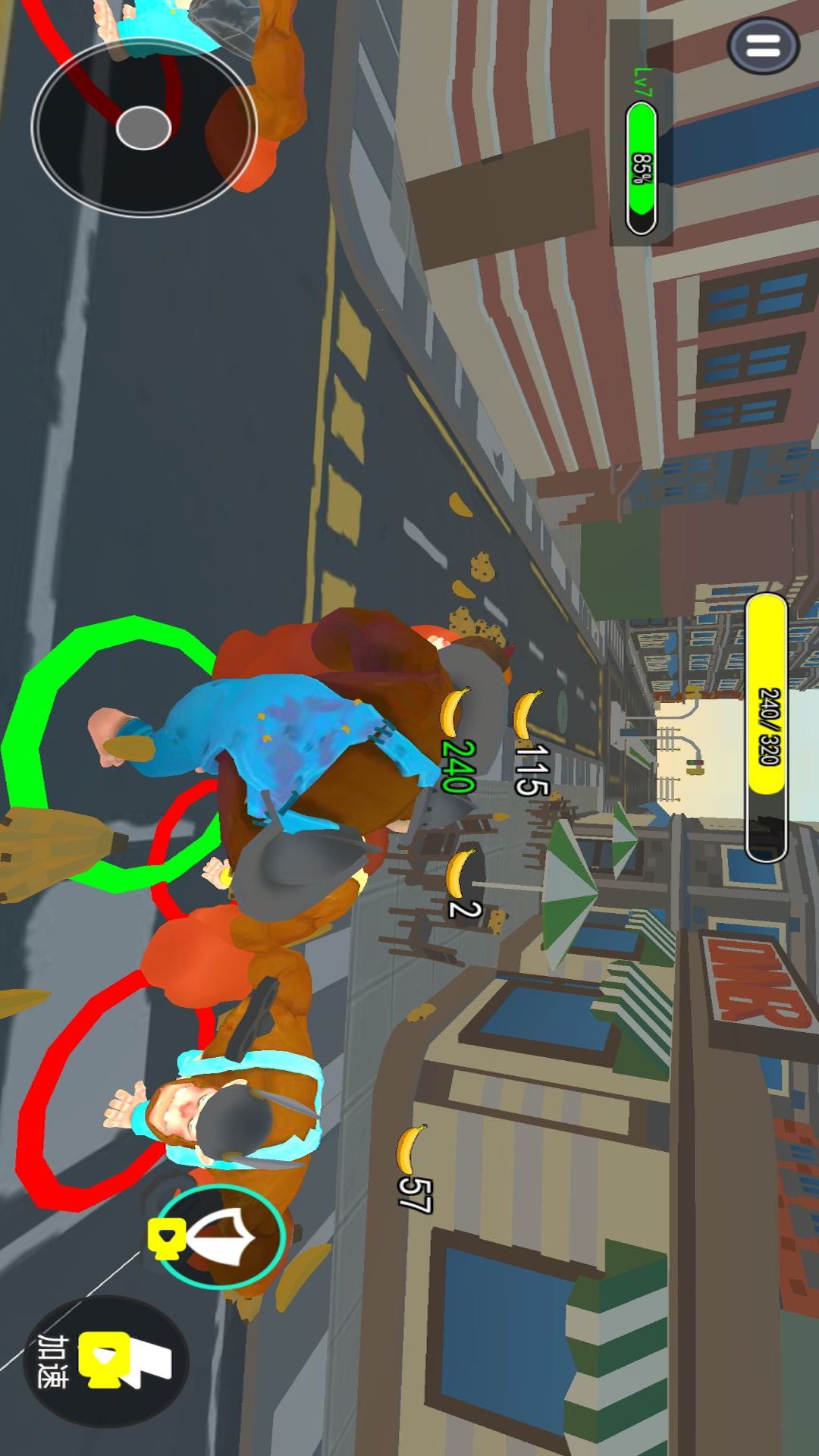Tap the 加速 speed boost button
The width and height of the screenshot is (819, 1456).
pos(106,1360)
